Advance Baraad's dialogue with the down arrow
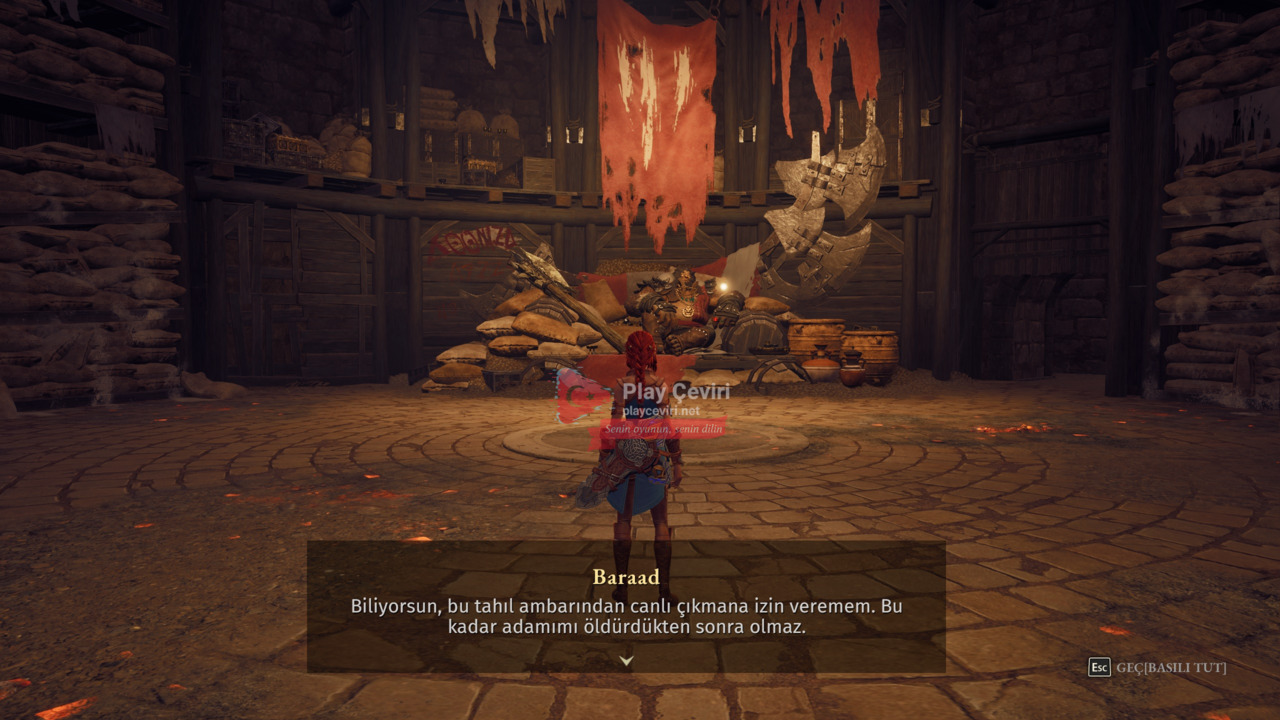The width and height of the screenshot is (1280, 720). point(626,660)
